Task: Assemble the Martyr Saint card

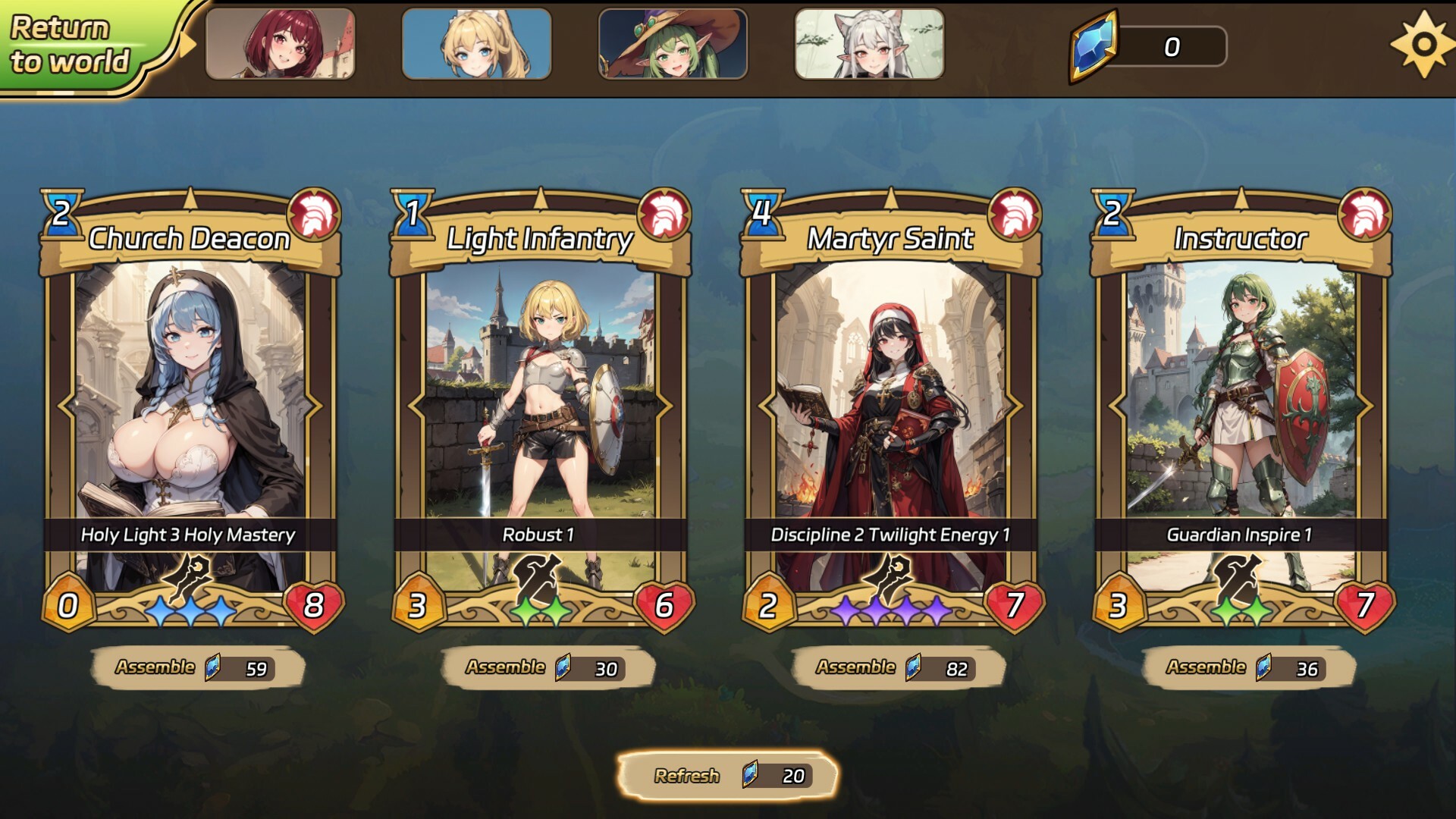Action: click(891, 668)
